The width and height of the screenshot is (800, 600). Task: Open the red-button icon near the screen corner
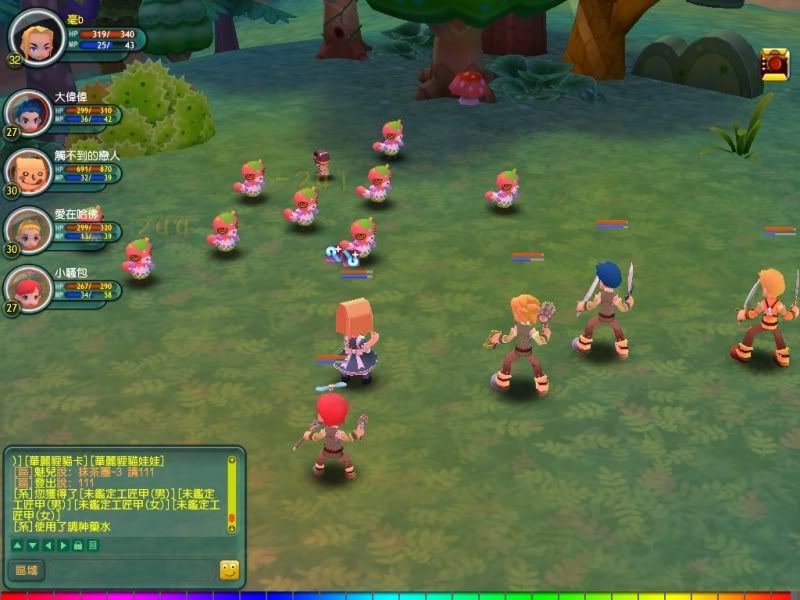pyautogui.click(x=775, y=63)
